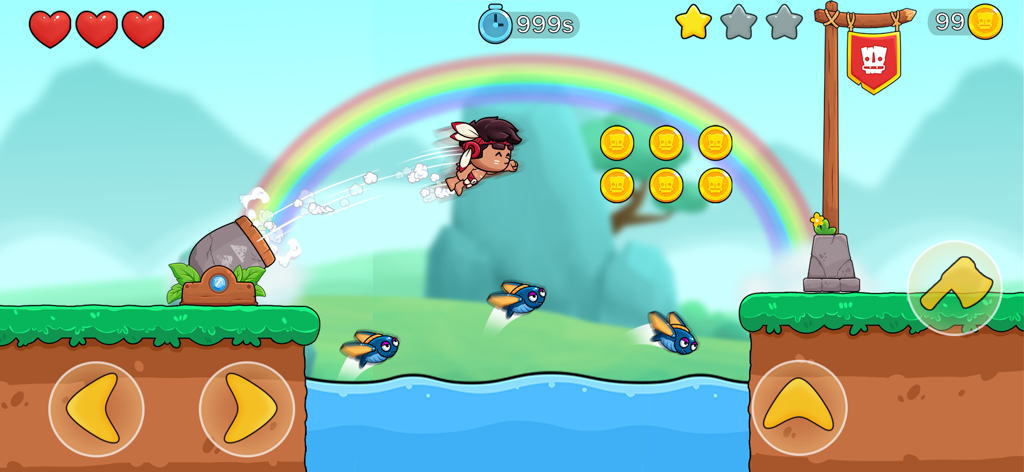Tap the left arrow move button

point(96,409)
